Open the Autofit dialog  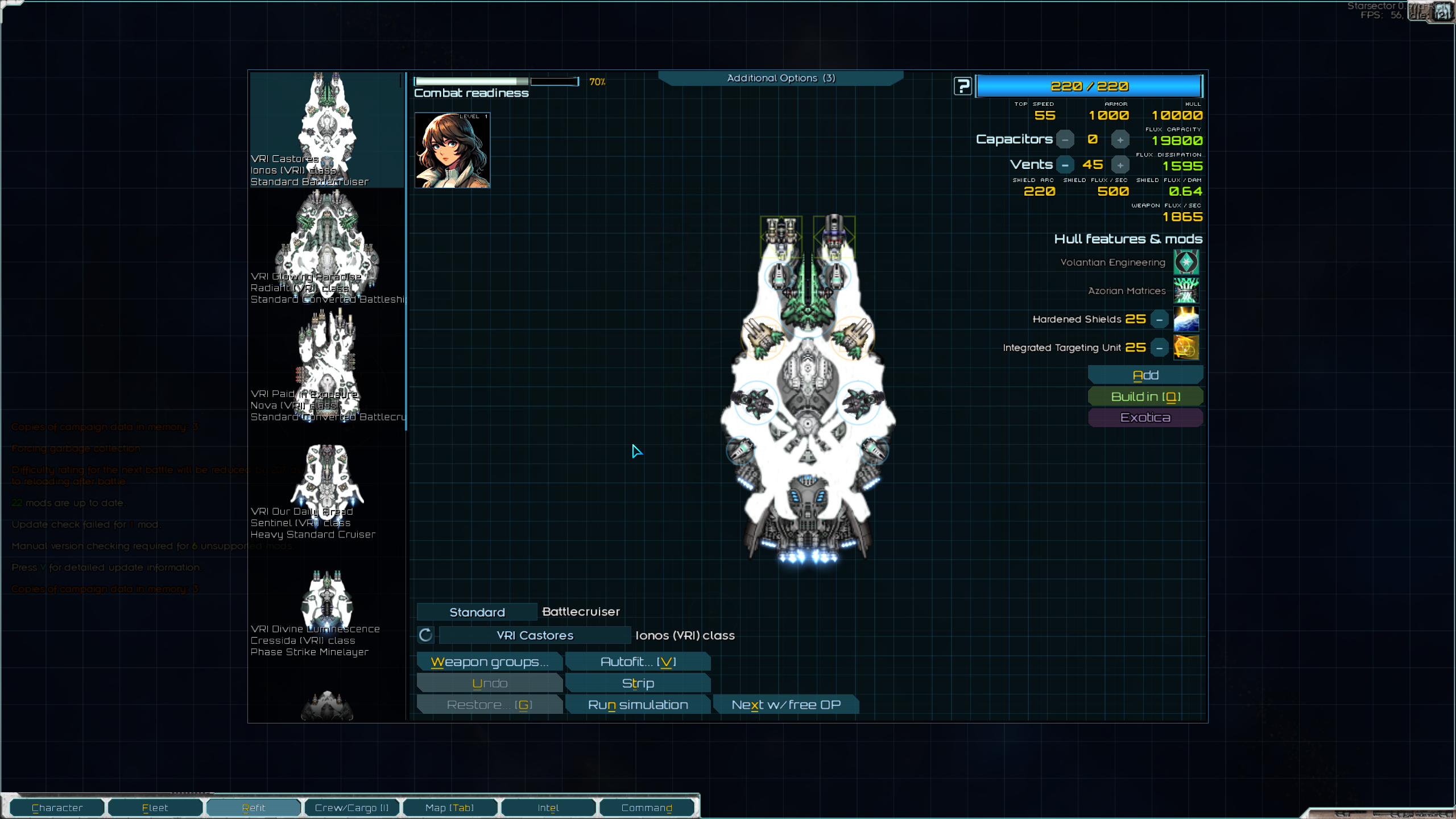click(x=638, y=662)
